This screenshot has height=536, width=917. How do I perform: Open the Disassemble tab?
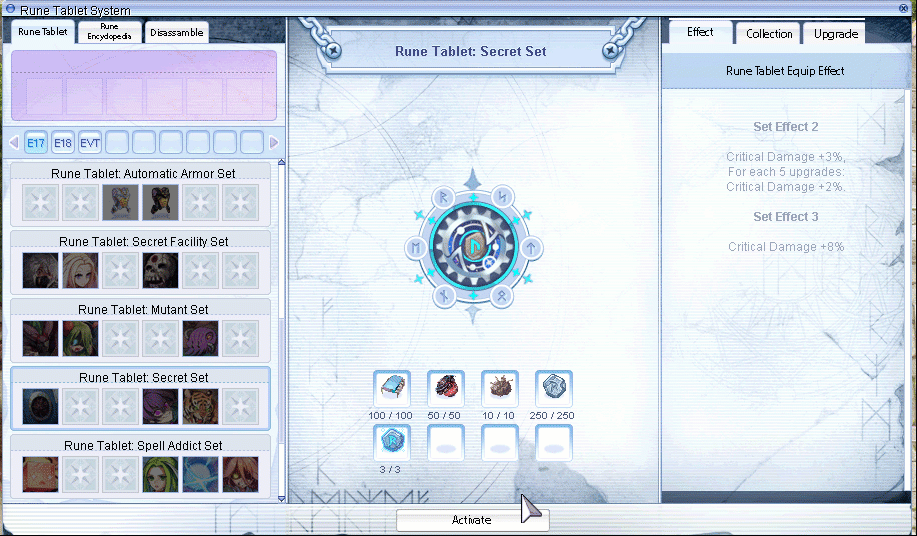tap(176, 32)
